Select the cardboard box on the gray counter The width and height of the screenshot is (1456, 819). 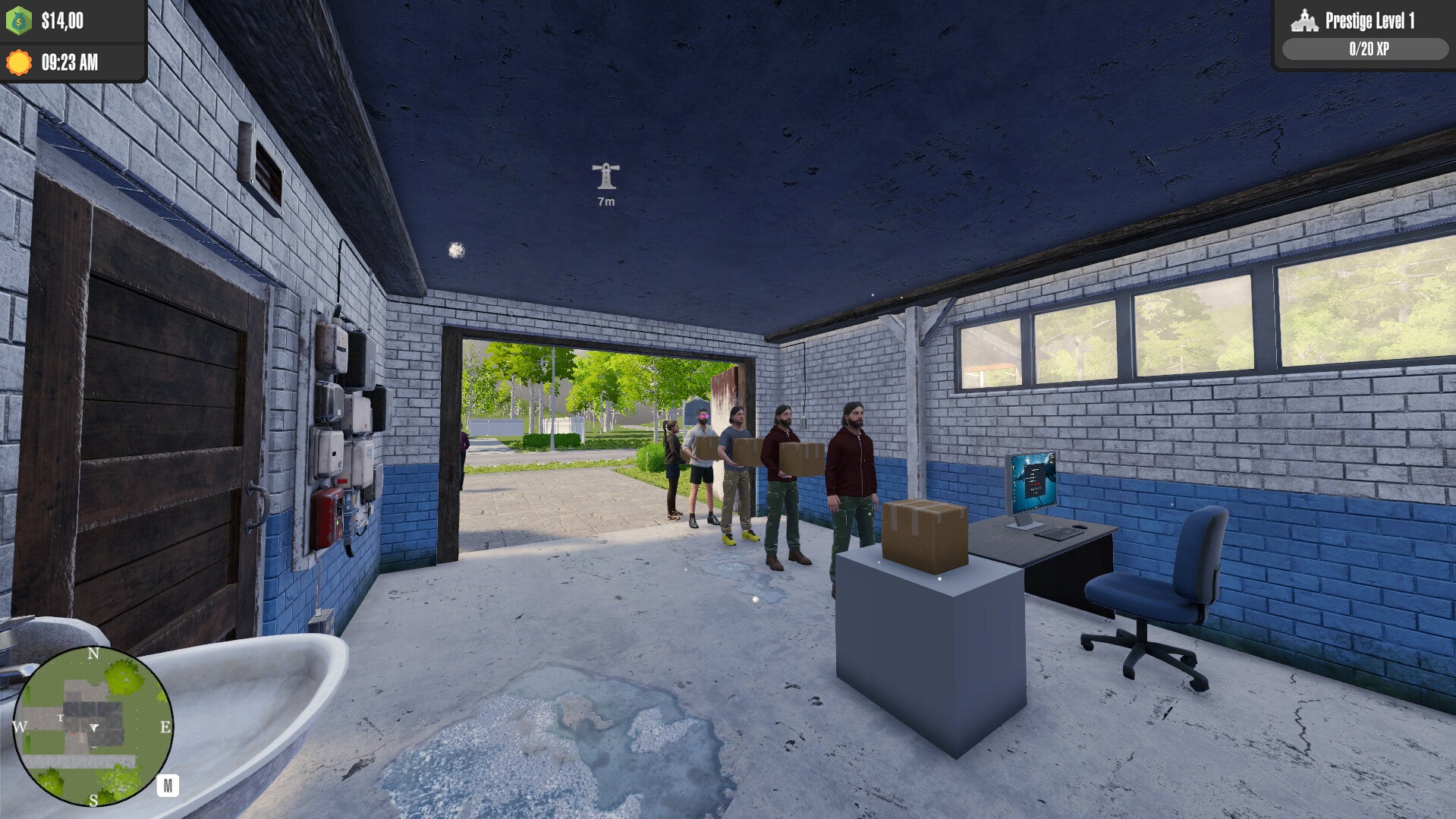point(923,533)
